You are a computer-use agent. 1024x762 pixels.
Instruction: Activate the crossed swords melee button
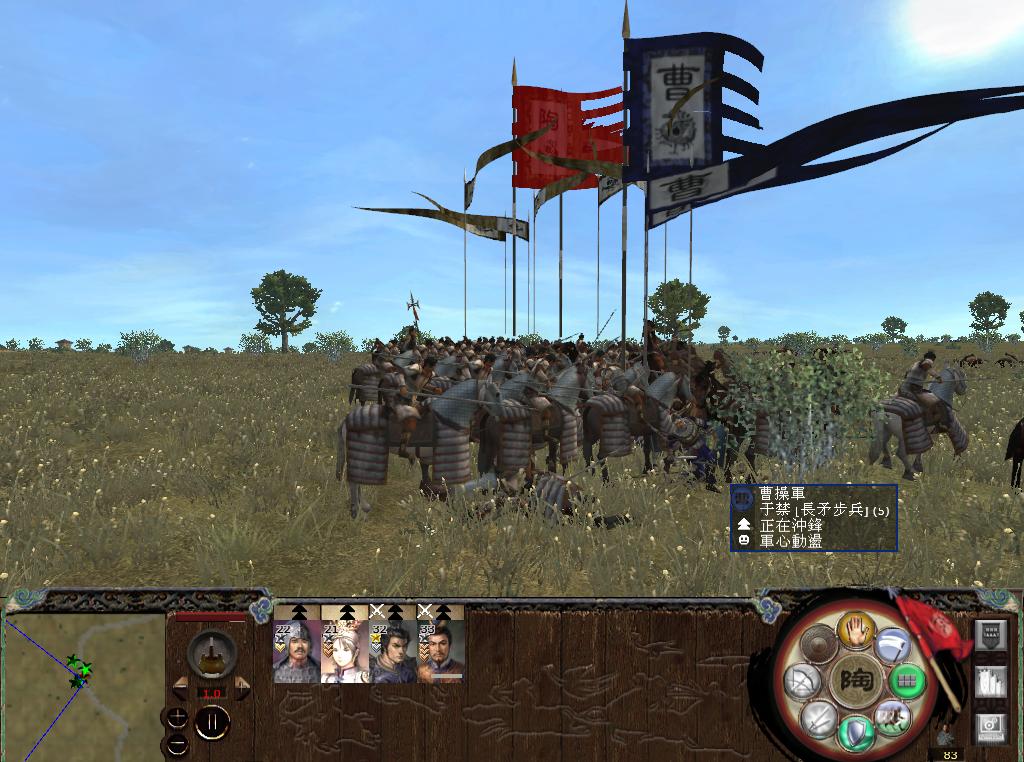(819, 718)
